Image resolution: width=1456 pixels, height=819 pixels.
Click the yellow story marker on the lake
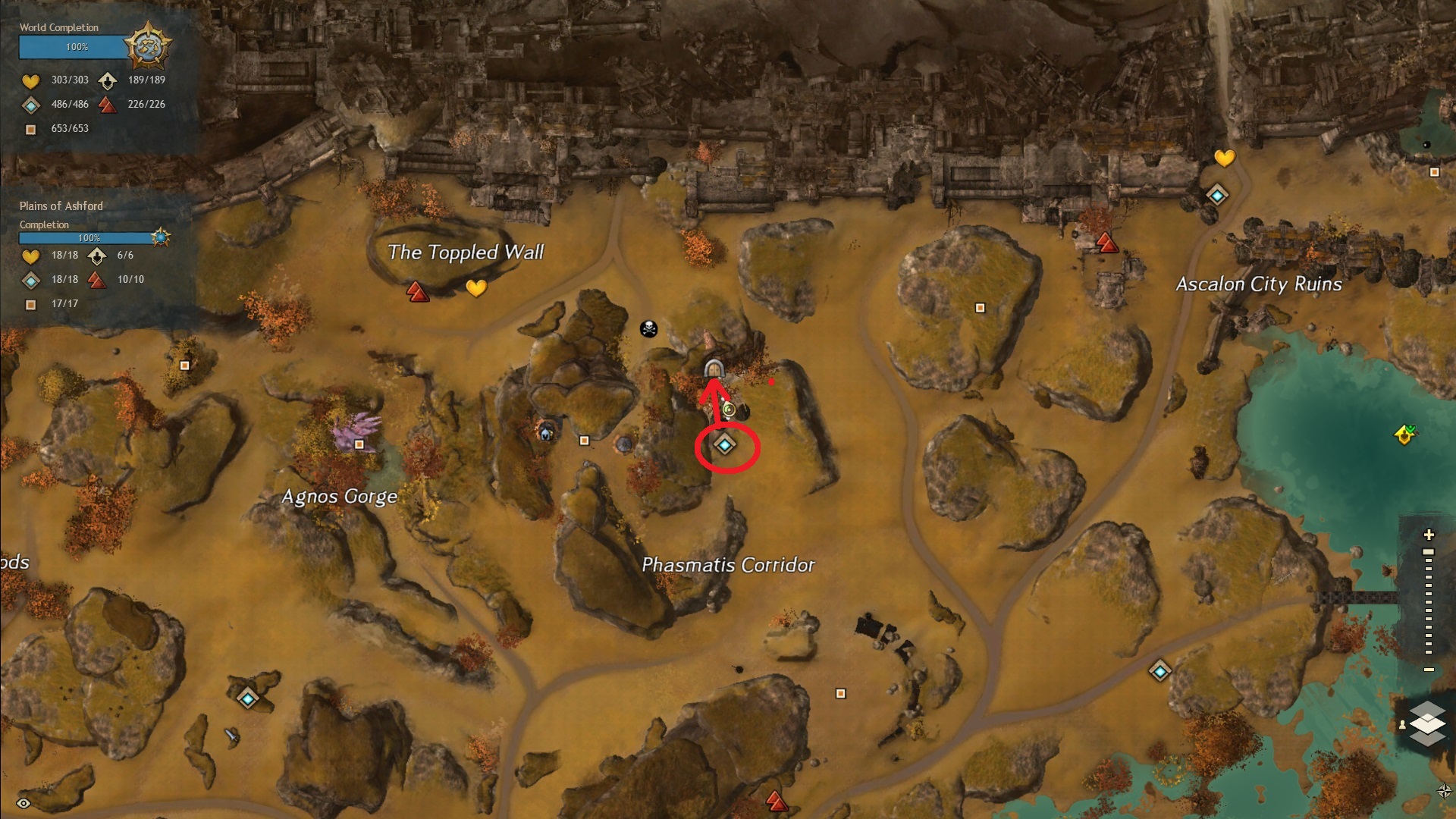[x=1404, y=435]
